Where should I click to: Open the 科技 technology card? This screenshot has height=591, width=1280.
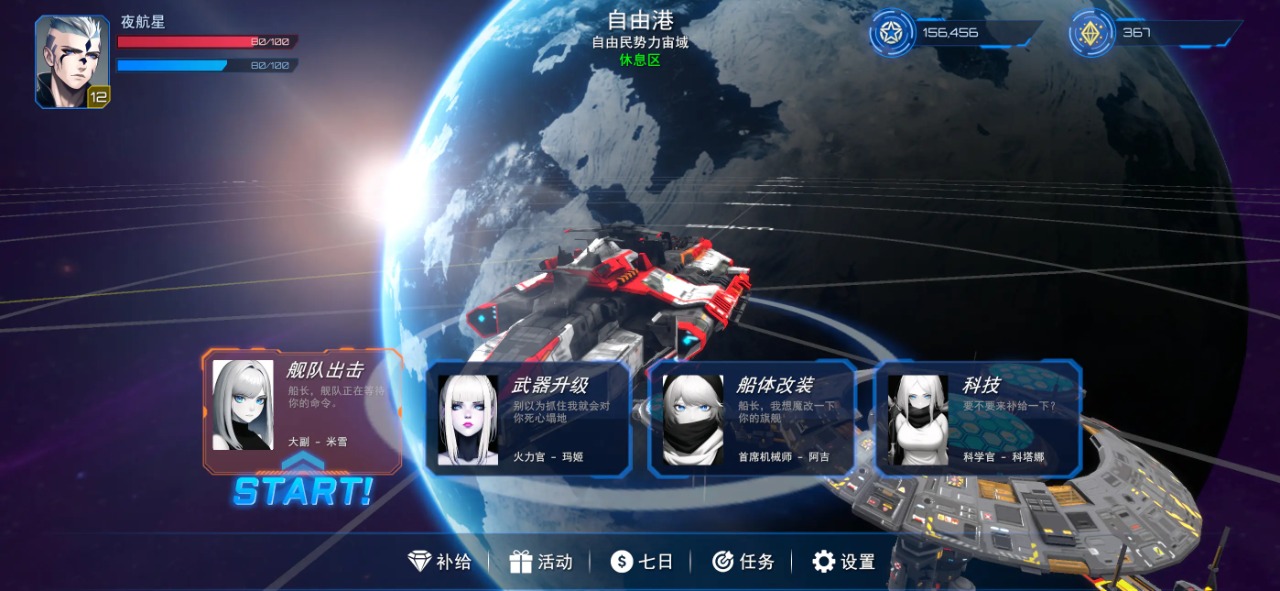coord(977,417)
